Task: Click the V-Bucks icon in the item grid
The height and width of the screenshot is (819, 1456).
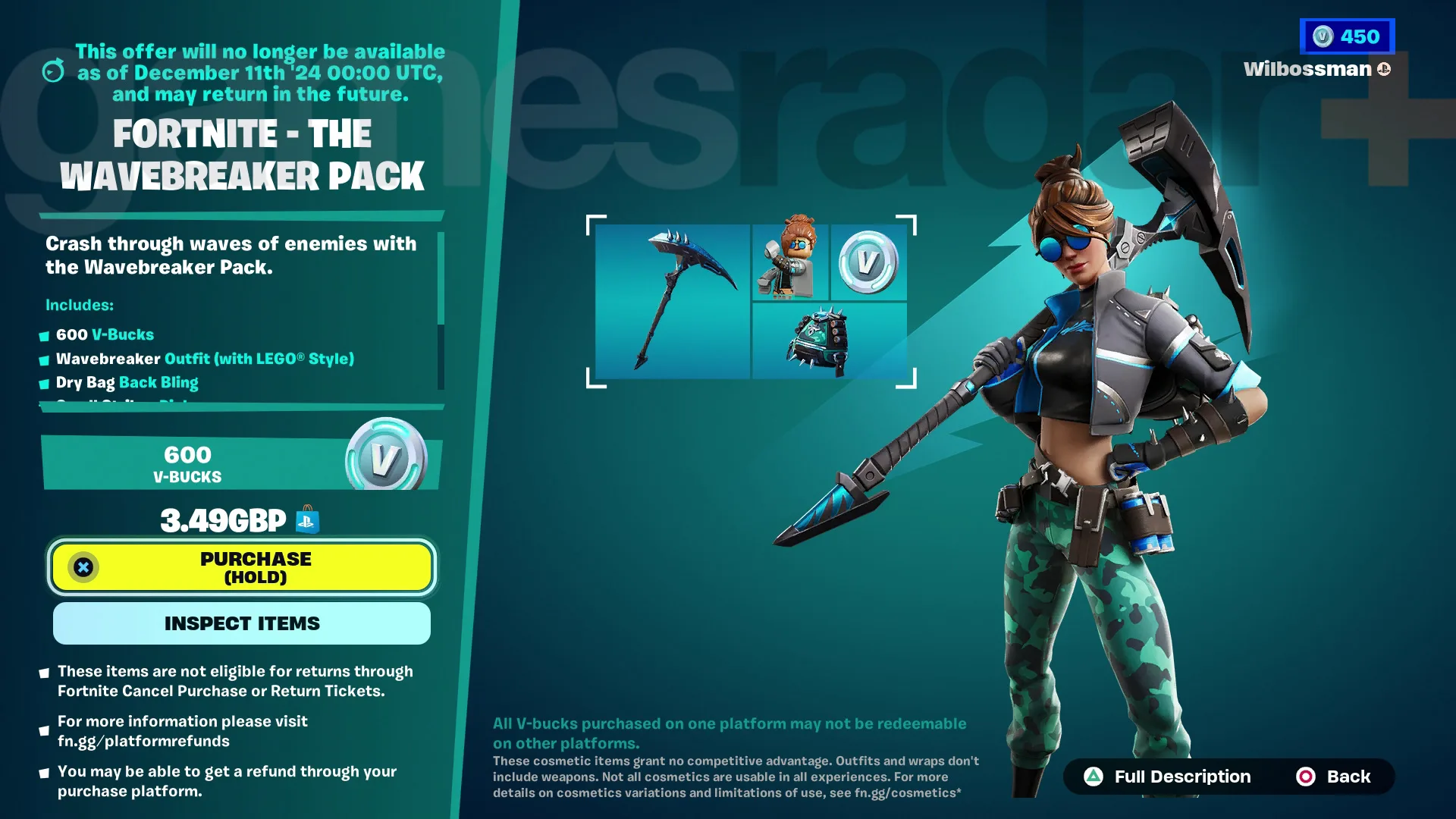Action: 868,262
